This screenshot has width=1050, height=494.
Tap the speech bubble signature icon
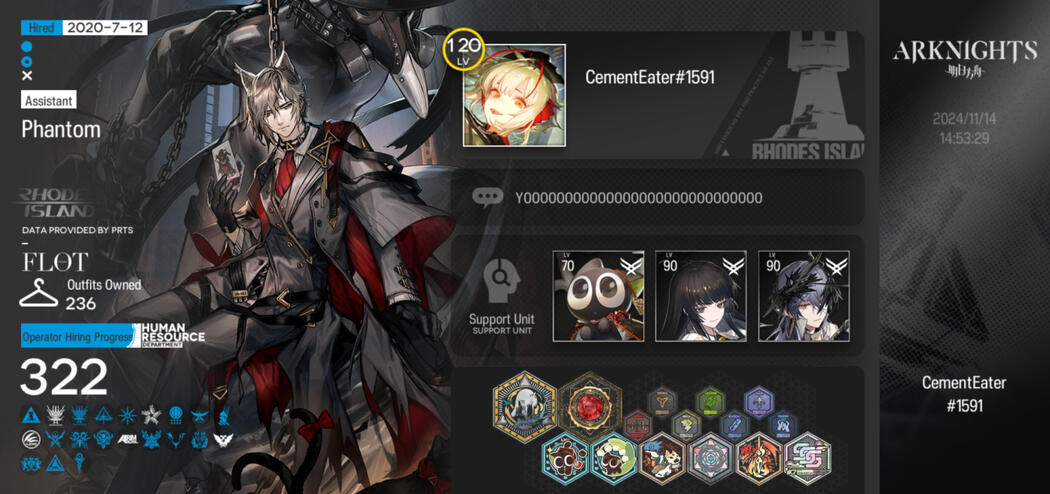click(487, 197)
